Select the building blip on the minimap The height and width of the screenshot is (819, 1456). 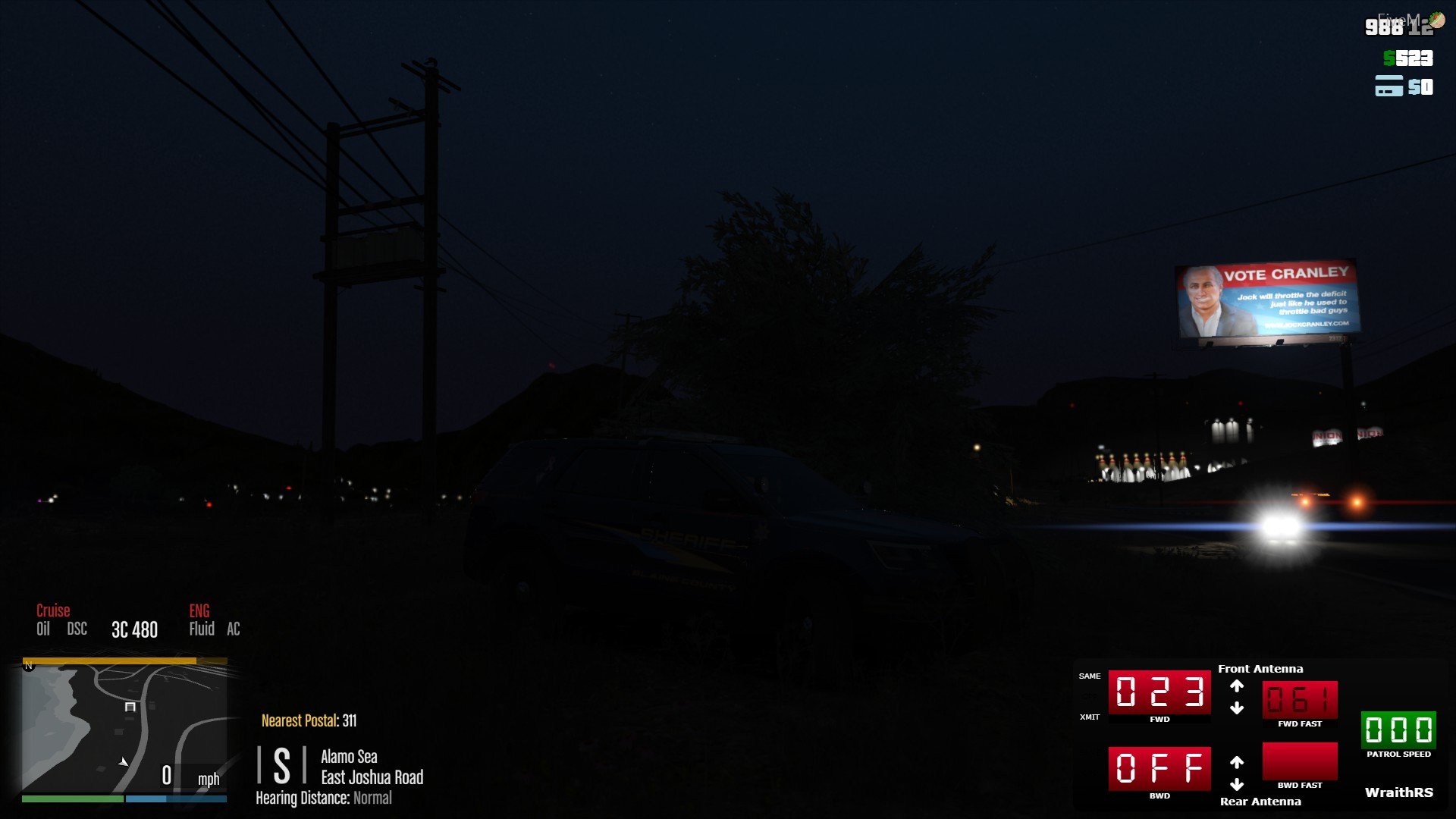130,707
